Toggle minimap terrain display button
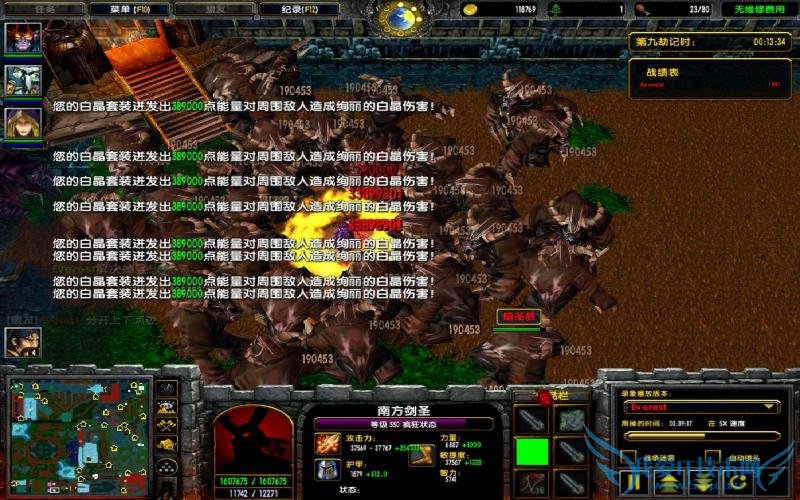 [x=167, y=407]
